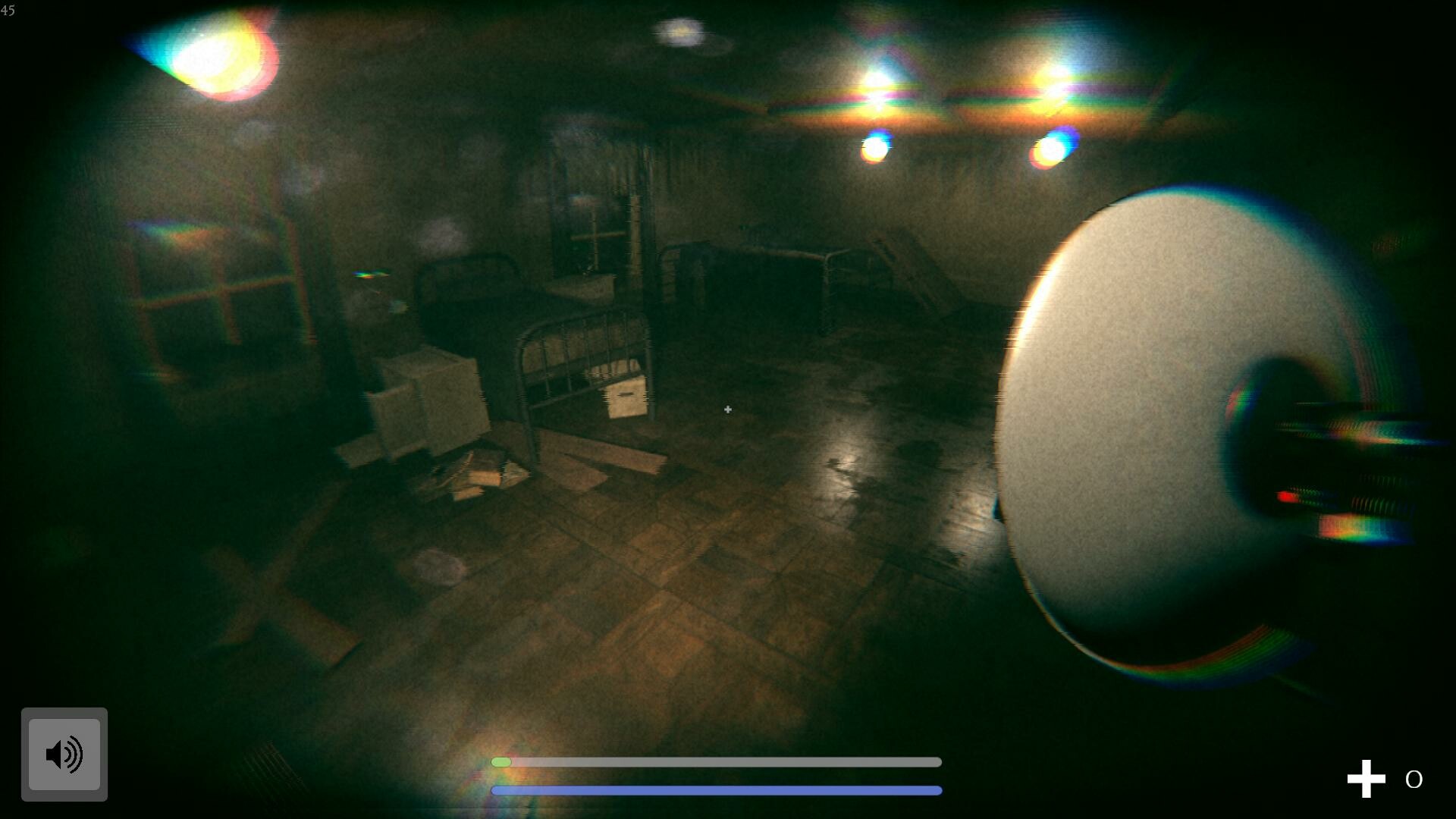The width and height of the screenshot is (1456, 819).
Task: Mute the game audio with the speaker button
Action: (64, 753)
